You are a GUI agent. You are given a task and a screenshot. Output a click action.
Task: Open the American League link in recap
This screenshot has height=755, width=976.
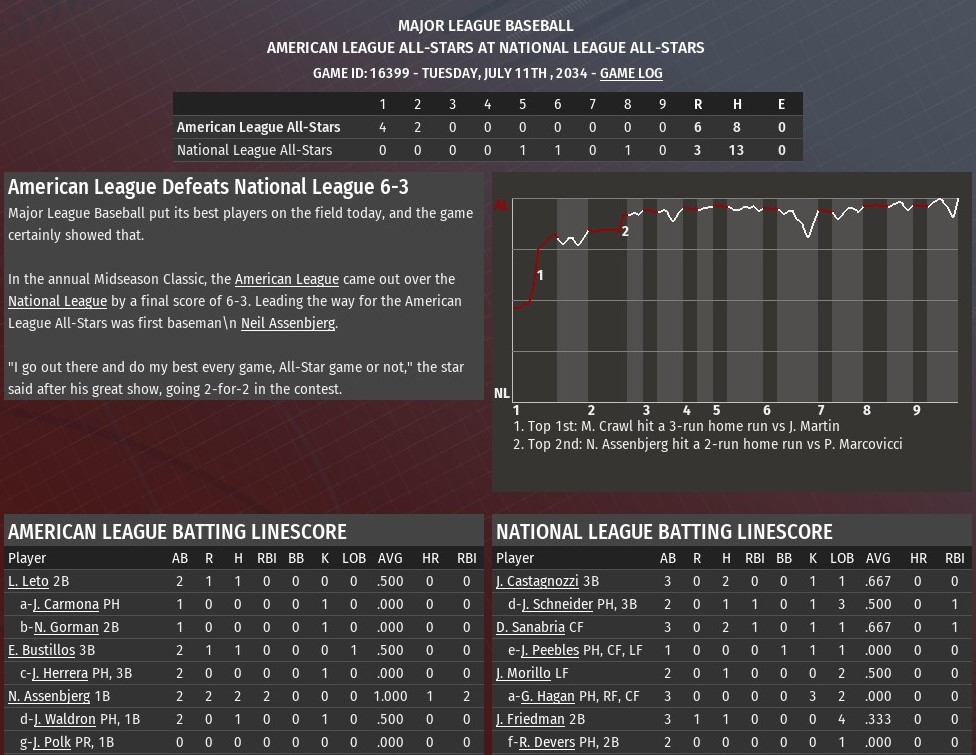coord(286,279)
